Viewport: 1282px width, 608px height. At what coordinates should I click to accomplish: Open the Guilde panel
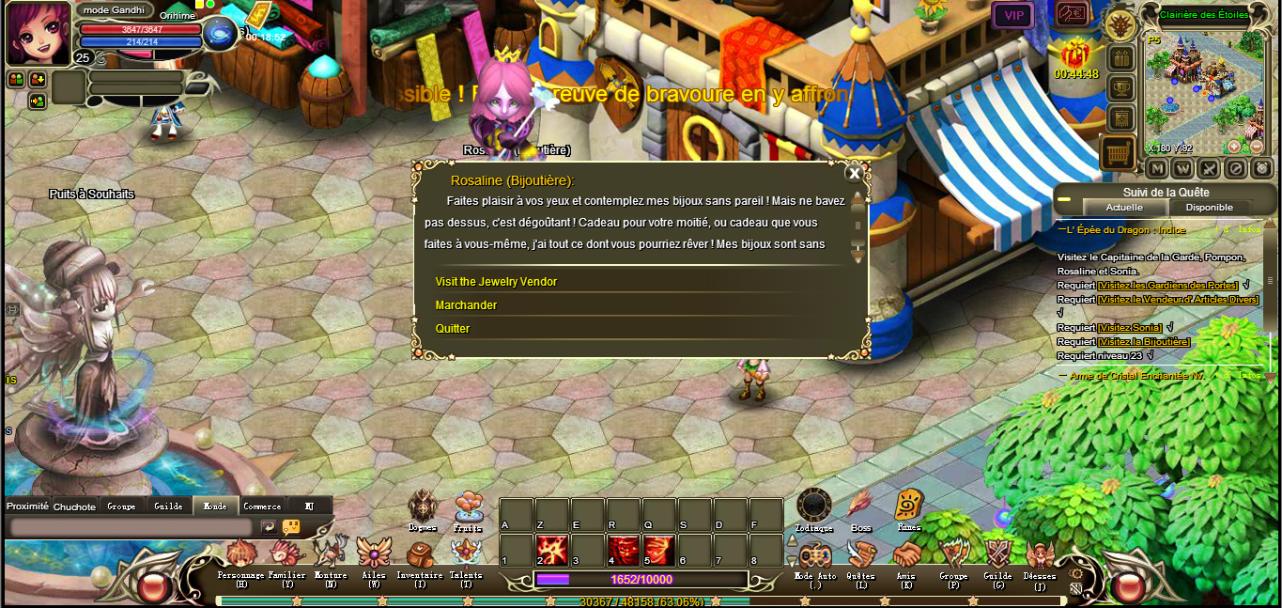[997, 556]
